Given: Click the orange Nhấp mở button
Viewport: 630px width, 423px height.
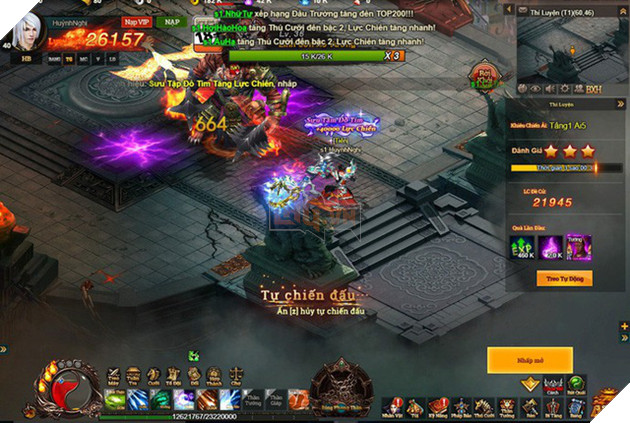Looking at the screenshot, I should pyautogui.click(x=529, y=360).
